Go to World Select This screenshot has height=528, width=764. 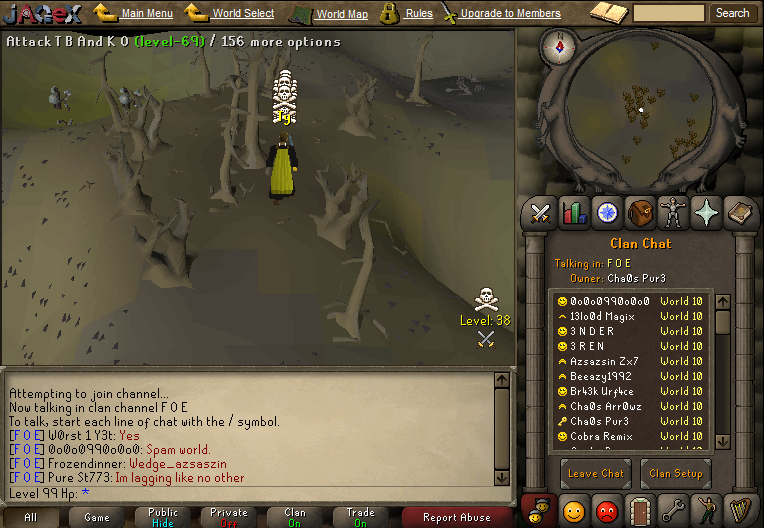click(x=243, y=14)
